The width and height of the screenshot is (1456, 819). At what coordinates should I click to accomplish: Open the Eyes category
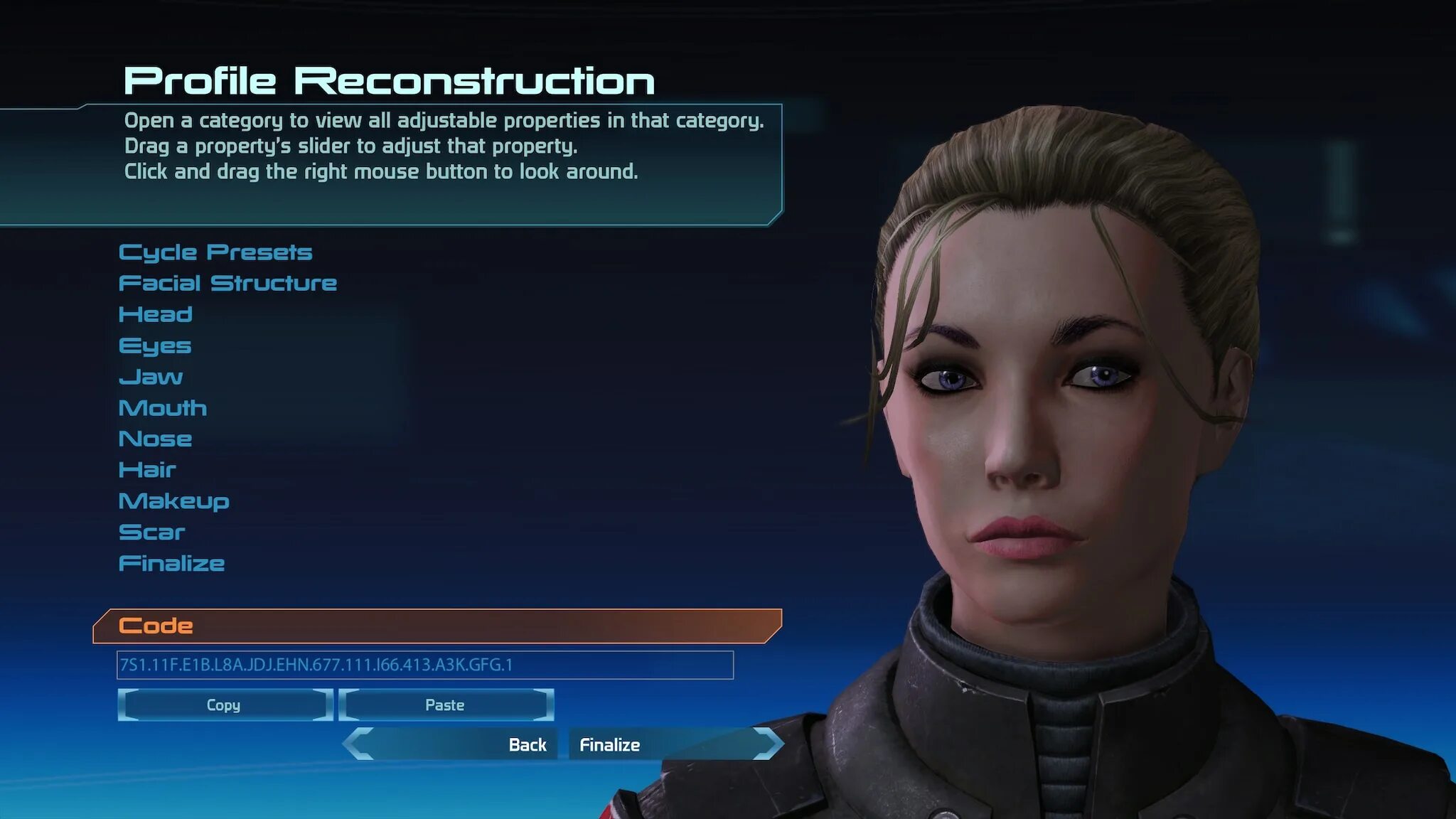[x=155, y=346]
